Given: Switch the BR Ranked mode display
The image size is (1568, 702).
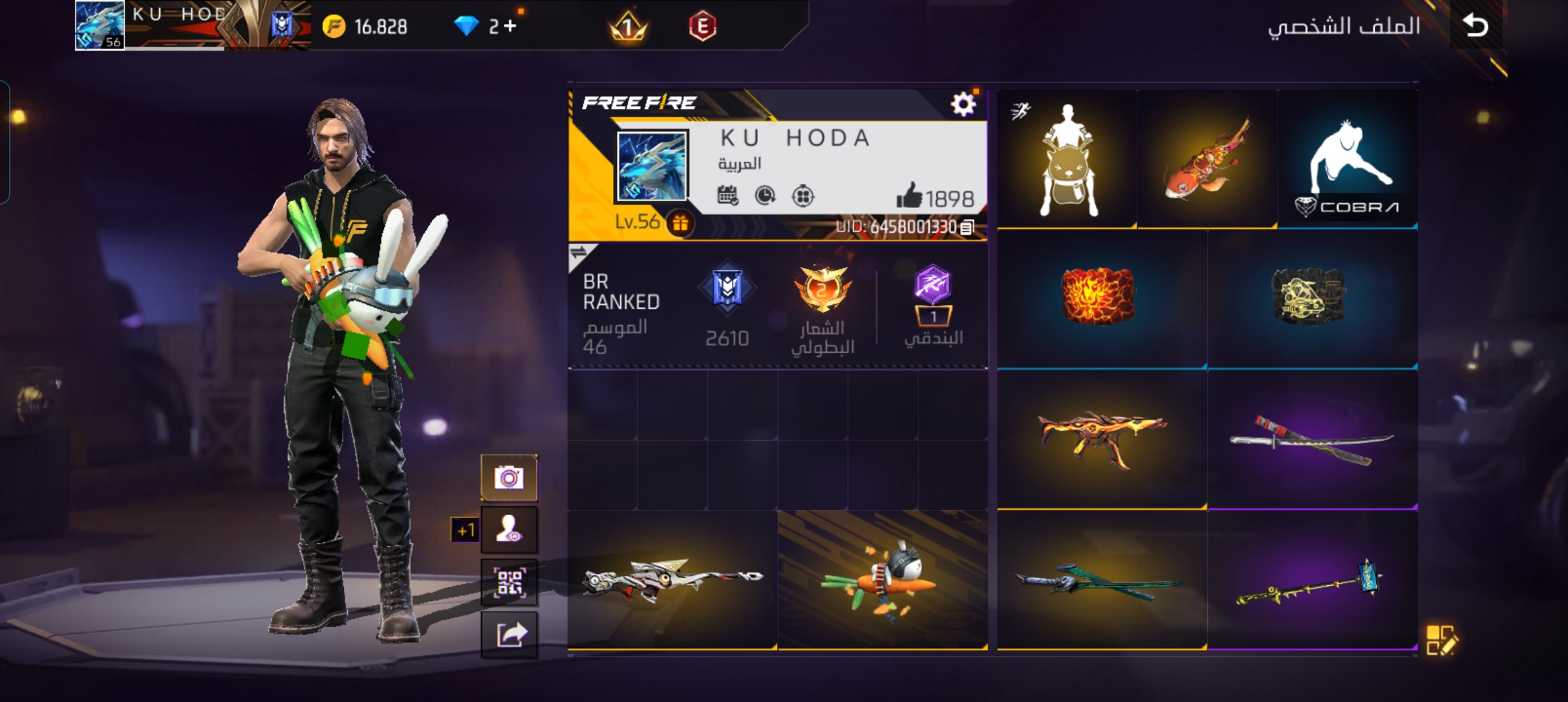Looking at the screenshot, I should (x=579, y=252).
